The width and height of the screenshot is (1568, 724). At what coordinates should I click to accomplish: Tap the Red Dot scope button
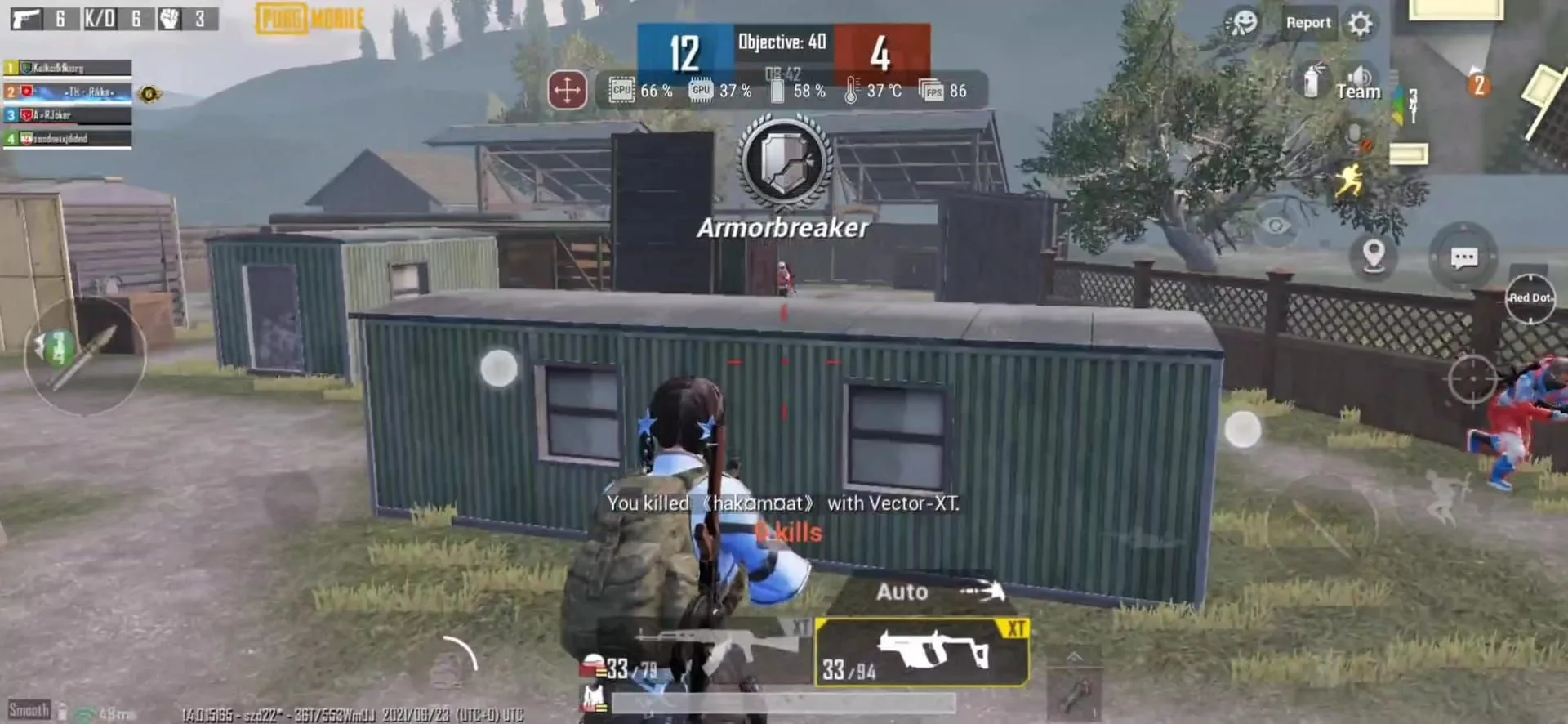click(x=1530, y=298)
